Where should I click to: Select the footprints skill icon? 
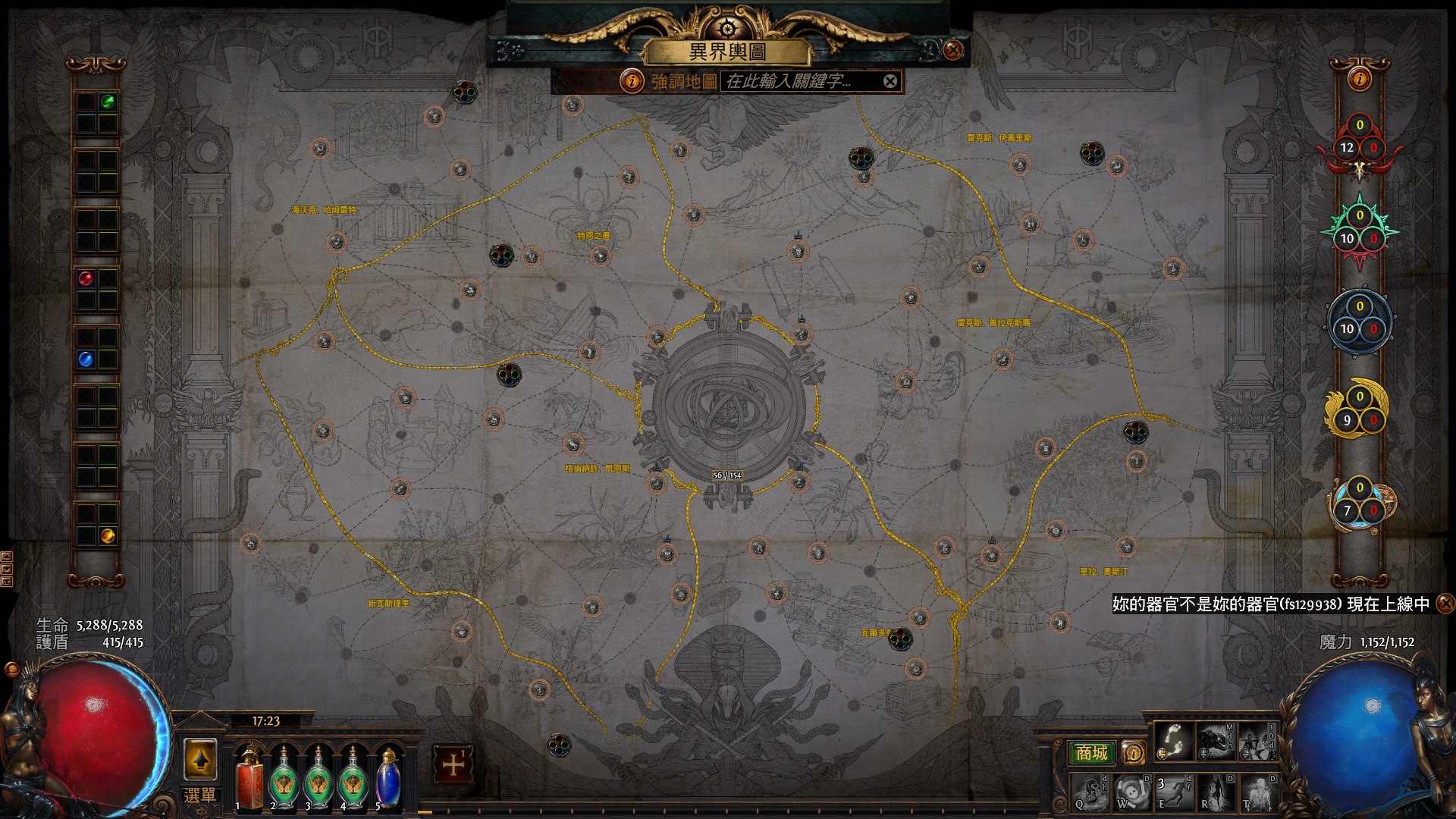point(1173,740)
